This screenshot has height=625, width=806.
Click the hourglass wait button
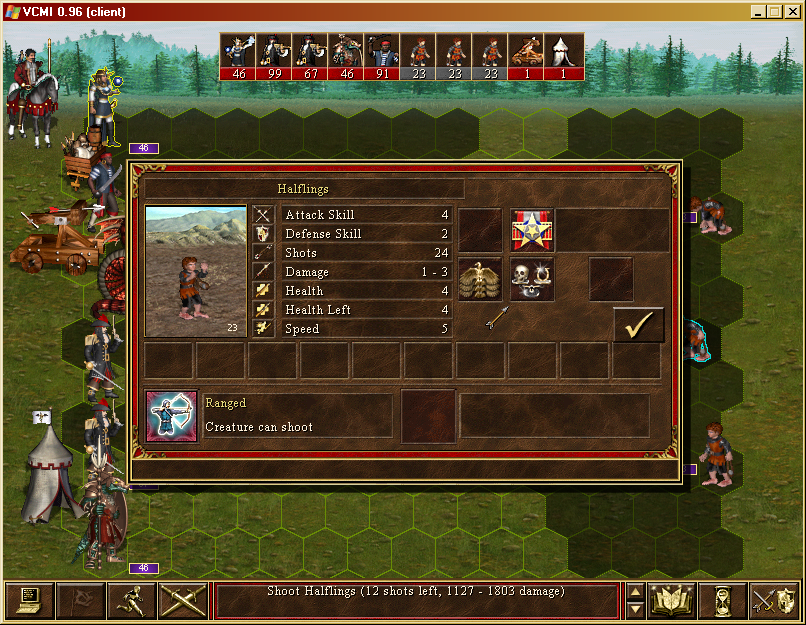[723, 600]
